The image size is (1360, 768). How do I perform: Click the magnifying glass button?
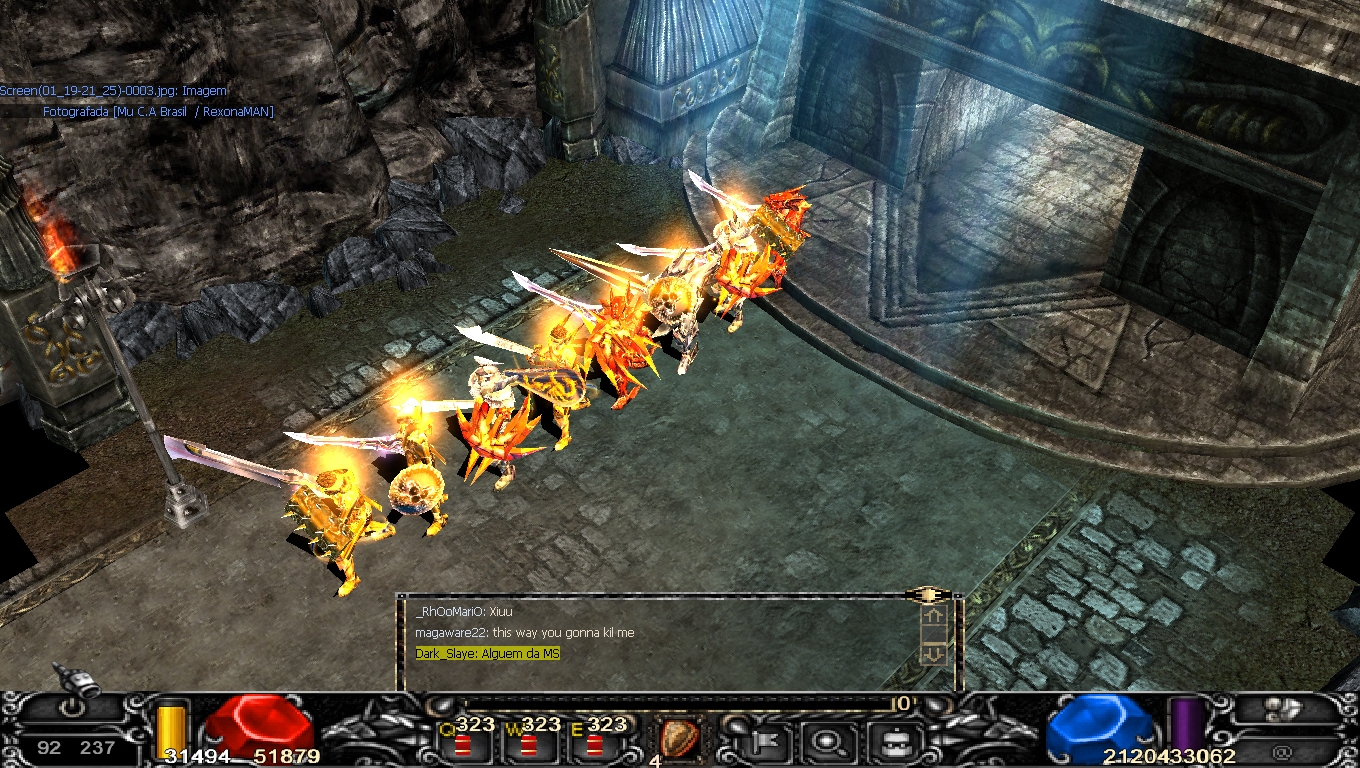pos(827,742)
